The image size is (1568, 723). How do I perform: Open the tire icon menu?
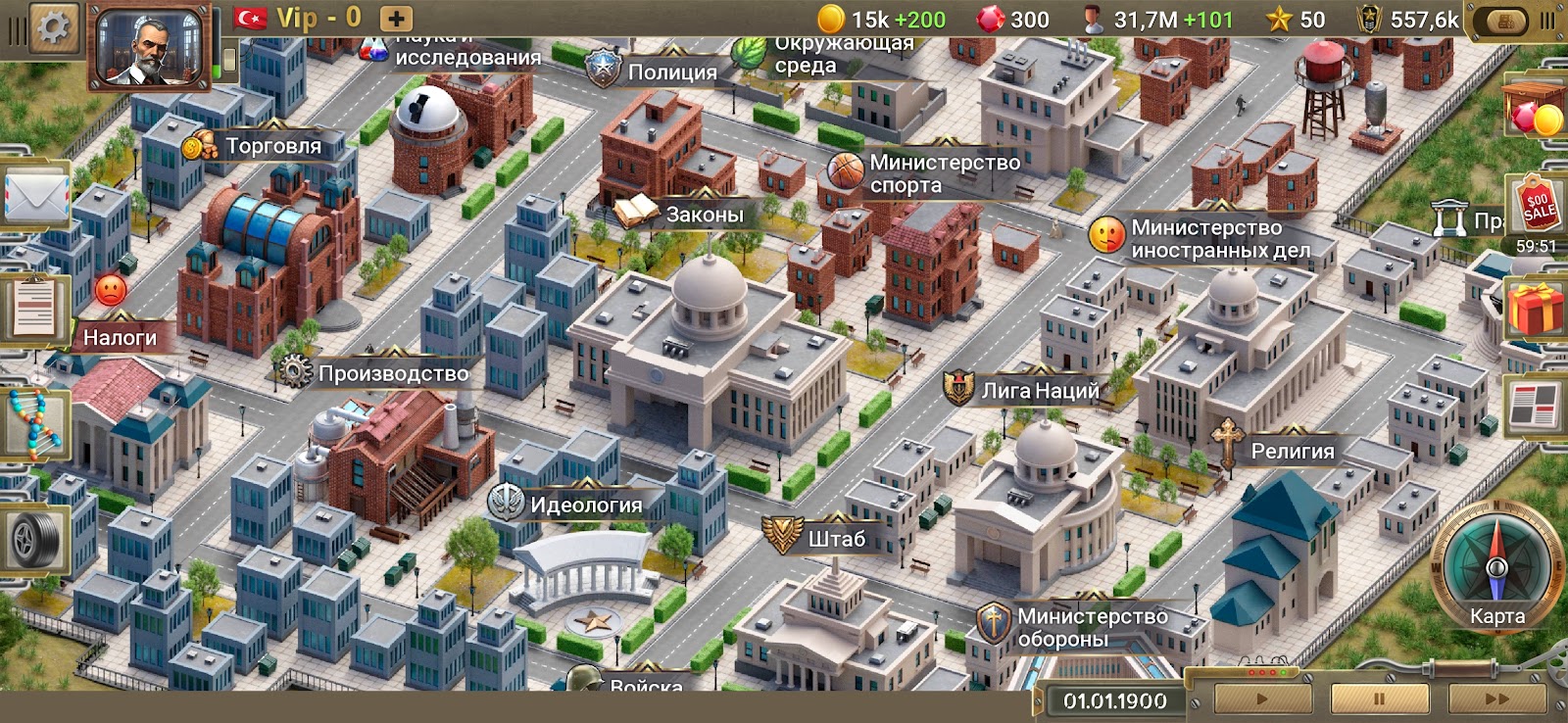[35, 538]
